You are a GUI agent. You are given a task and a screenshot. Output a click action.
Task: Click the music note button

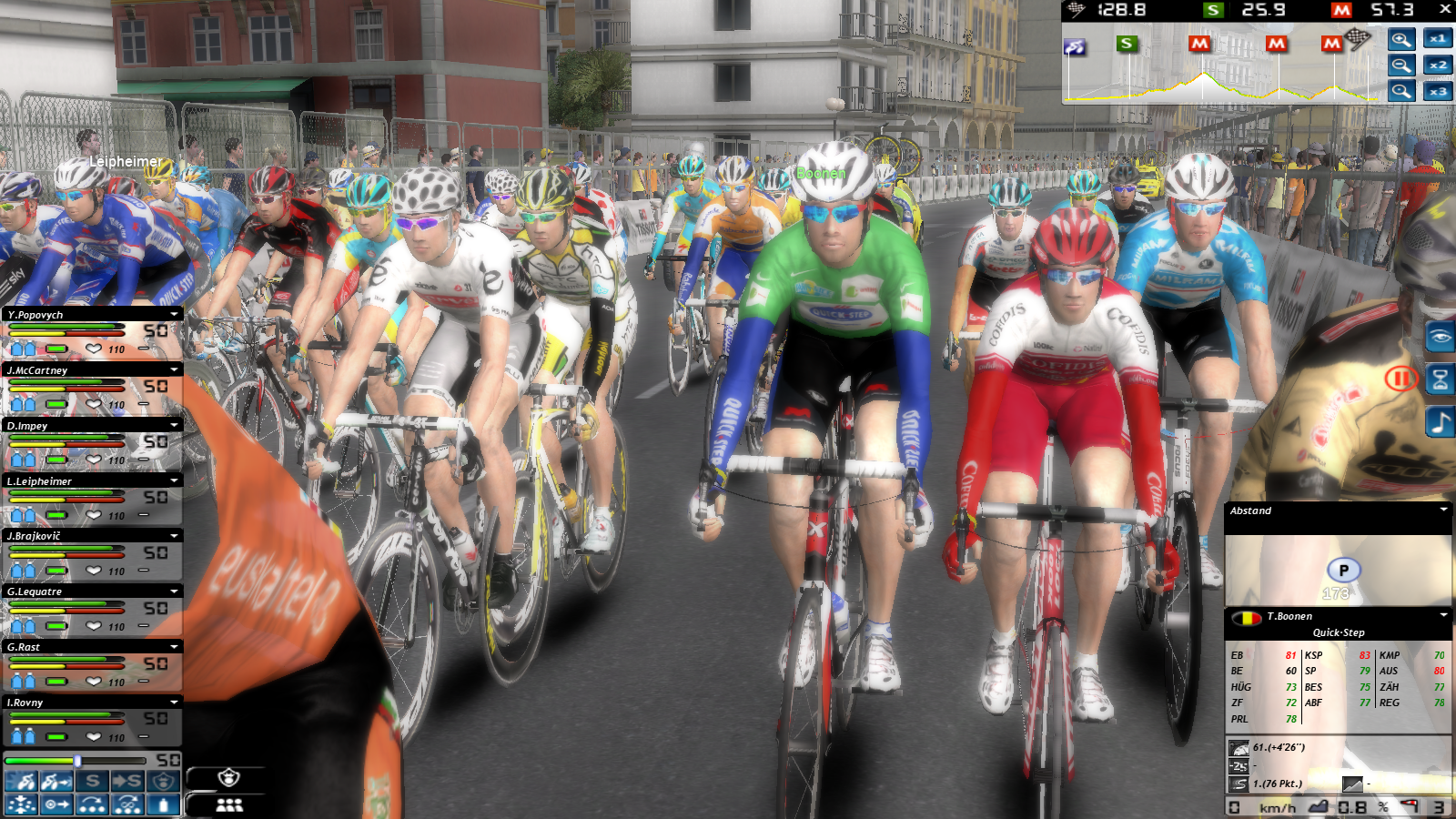(1440, 422)
